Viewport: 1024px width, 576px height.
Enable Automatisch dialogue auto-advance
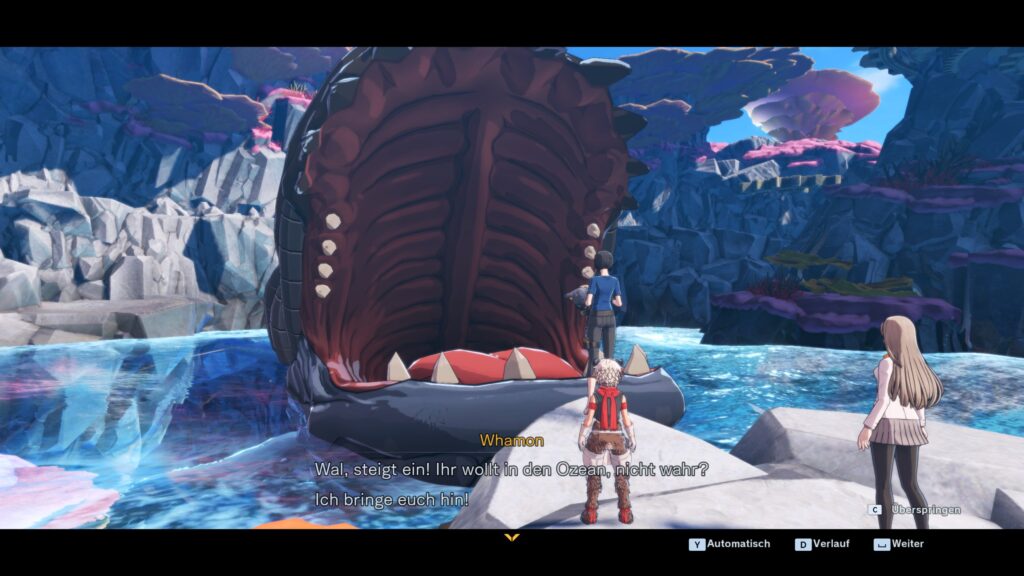(730, 544)
